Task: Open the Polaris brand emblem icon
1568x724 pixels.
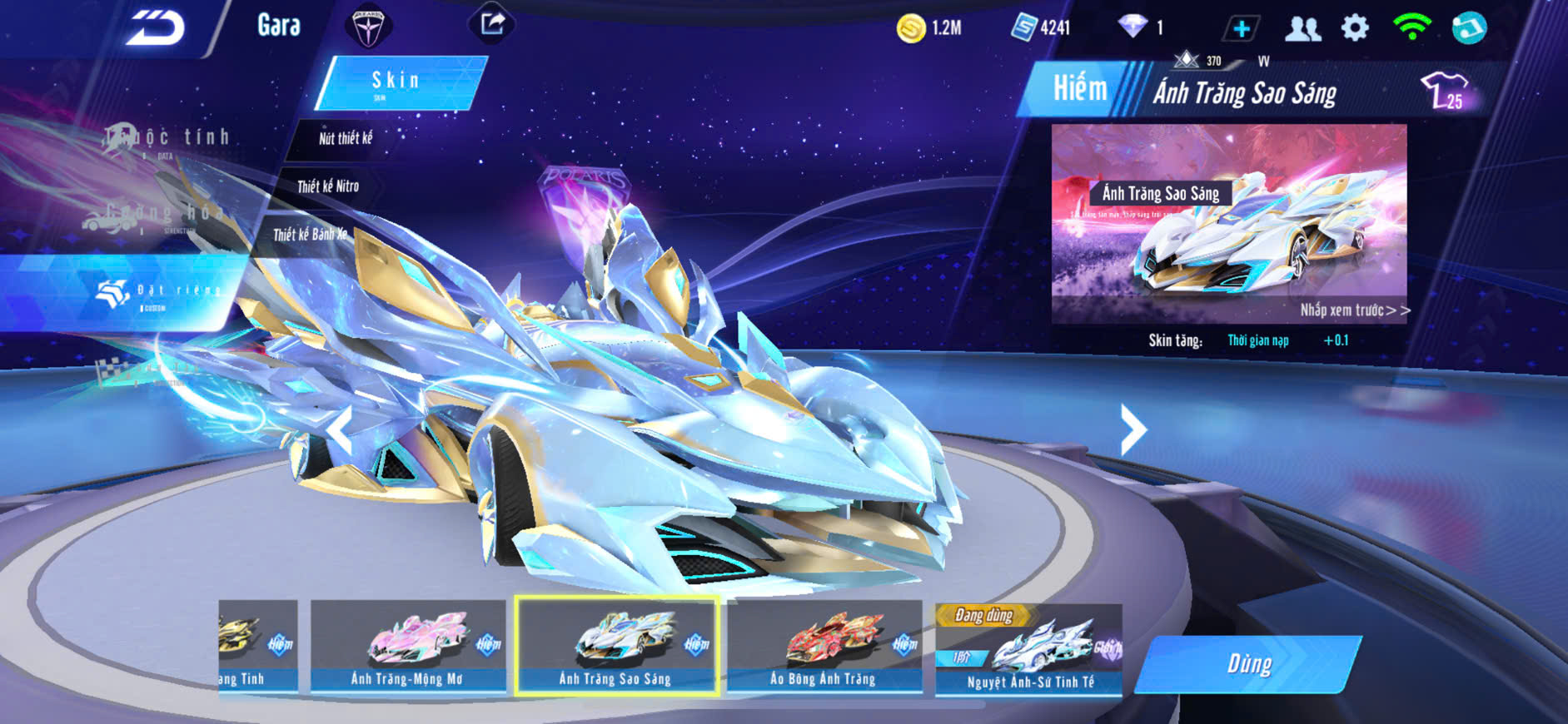Action: click(367, 27)
